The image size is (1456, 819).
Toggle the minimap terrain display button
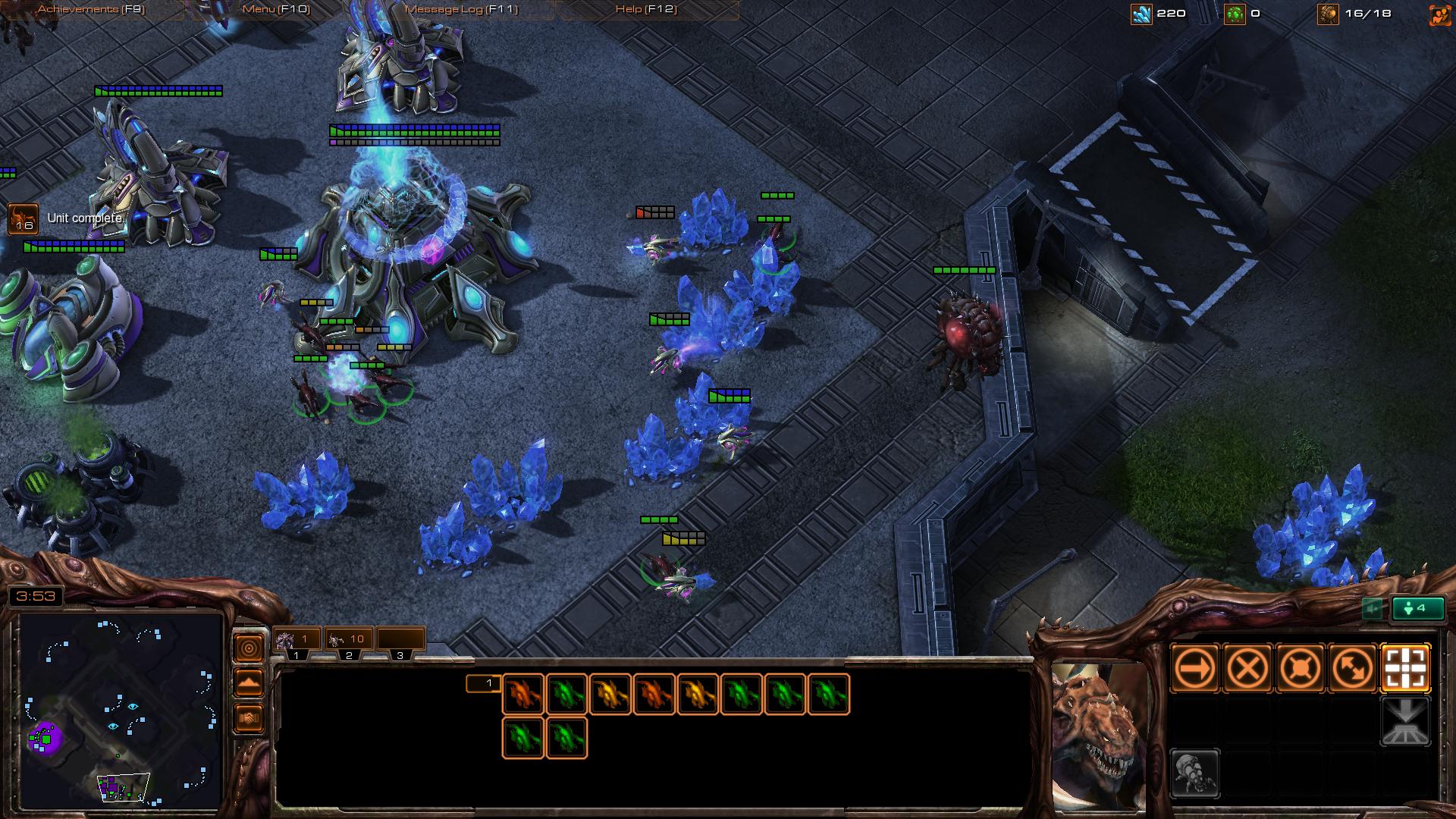(x=249, y=682)
